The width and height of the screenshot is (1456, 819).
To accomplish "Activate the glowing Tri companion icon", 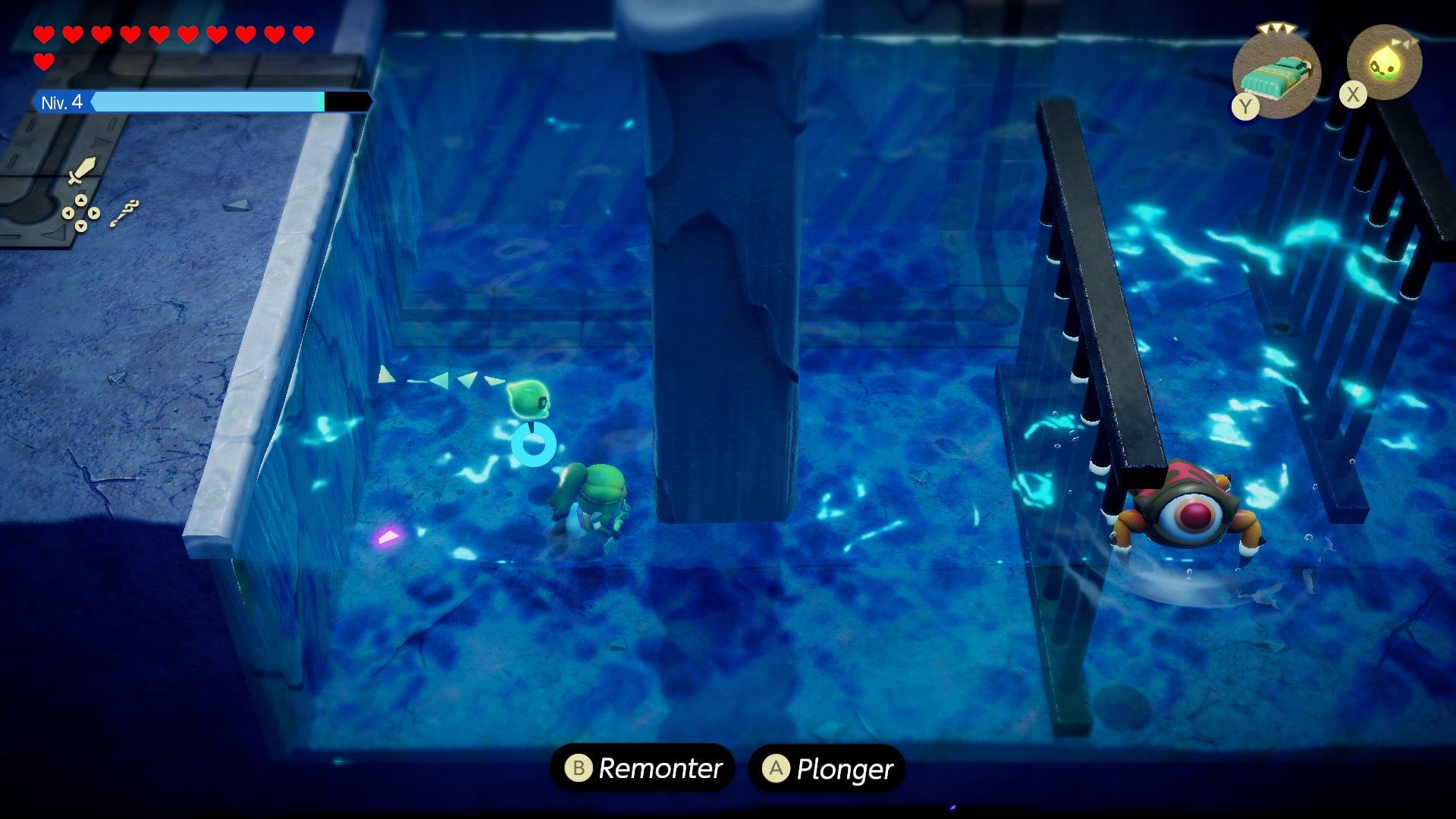I will tap(1385, 64).
